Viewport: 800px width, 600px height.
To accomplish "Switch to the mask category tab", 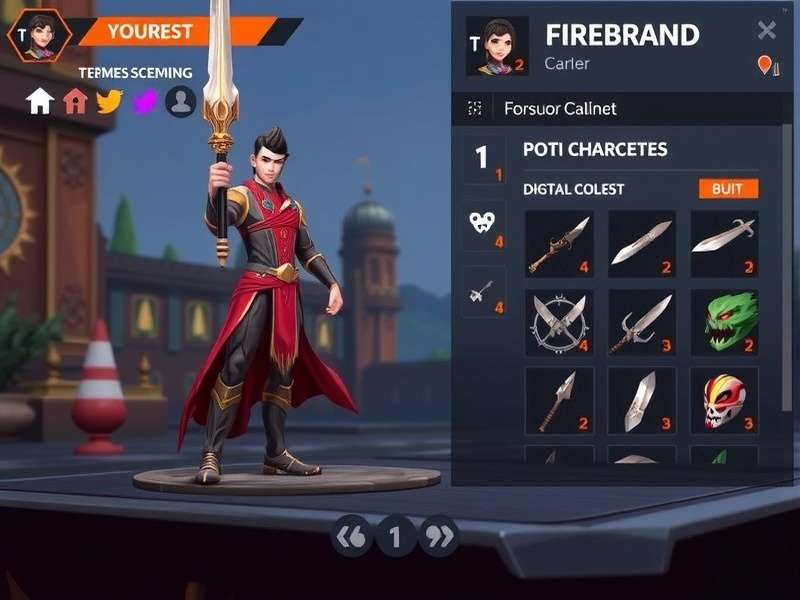I will [x=484, y=225].
